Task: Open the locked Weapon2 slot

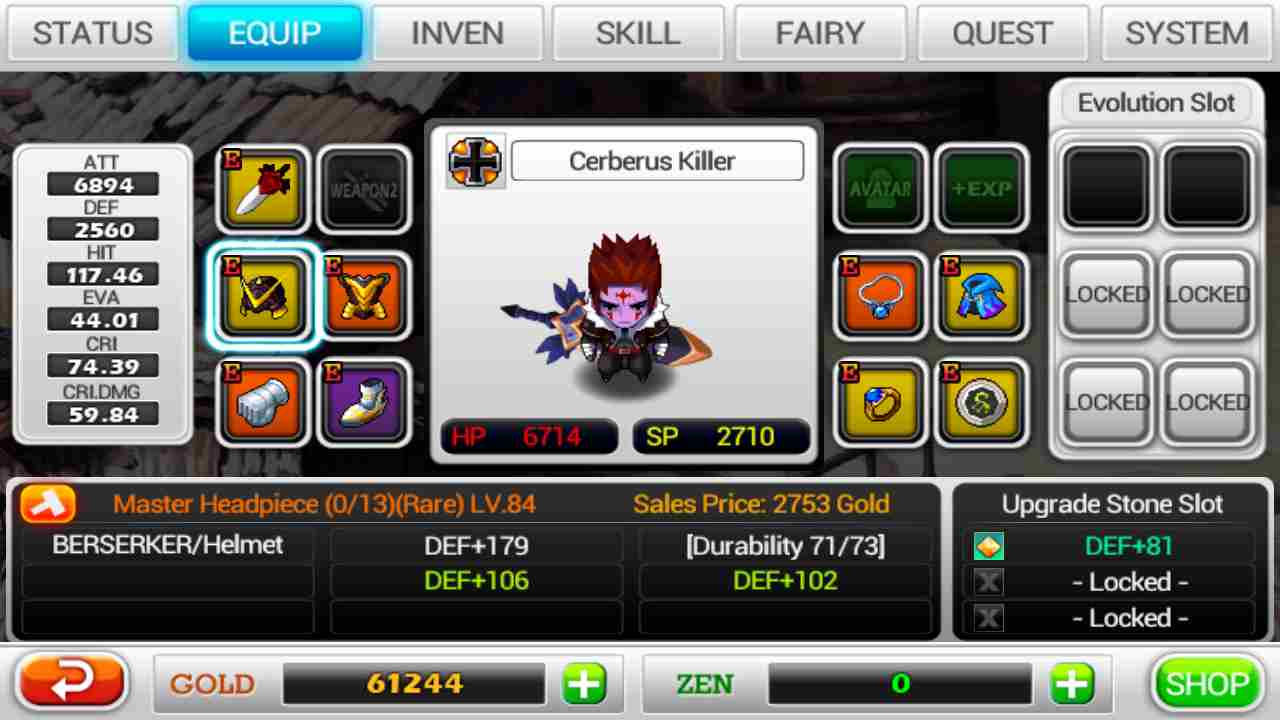Action: click(x=364, y=190)
